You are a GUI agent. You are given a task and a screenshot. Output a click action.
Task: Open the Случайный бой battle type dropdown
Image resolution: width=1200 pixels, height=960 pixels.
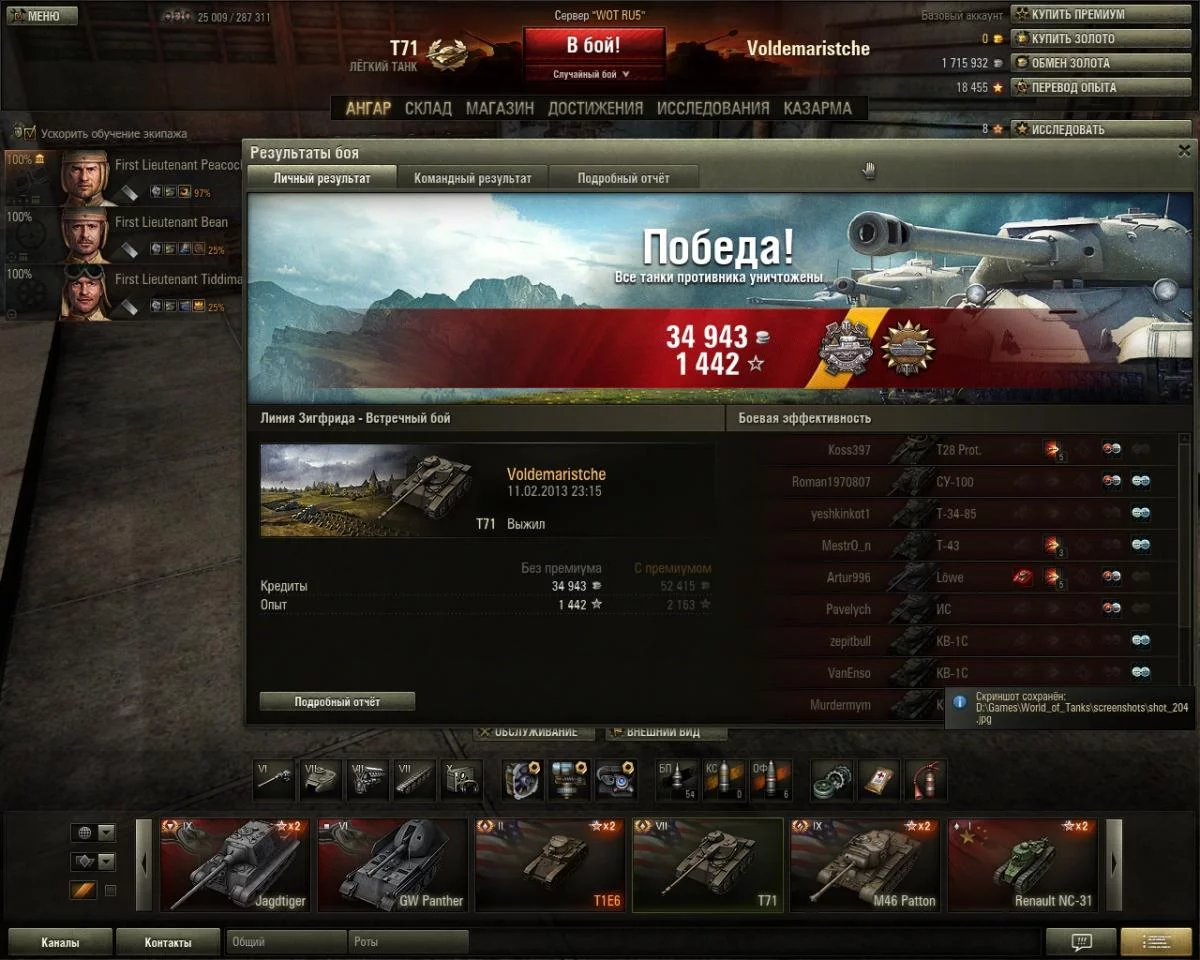tap(594, 74)
